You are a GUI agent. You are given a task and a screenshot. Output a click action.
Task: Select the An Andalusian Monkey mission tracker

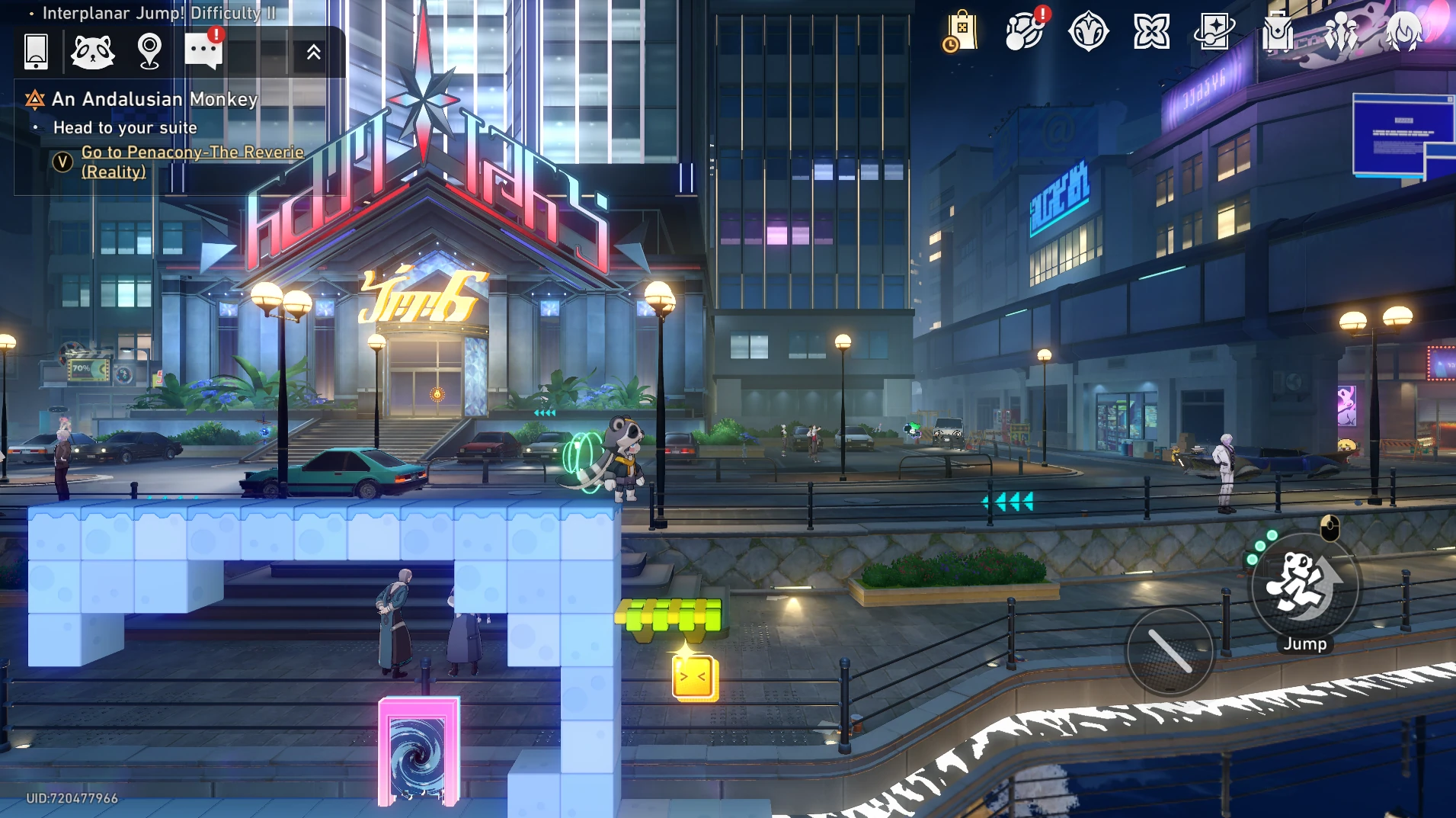pyautogui.click(x=154, y=99)
